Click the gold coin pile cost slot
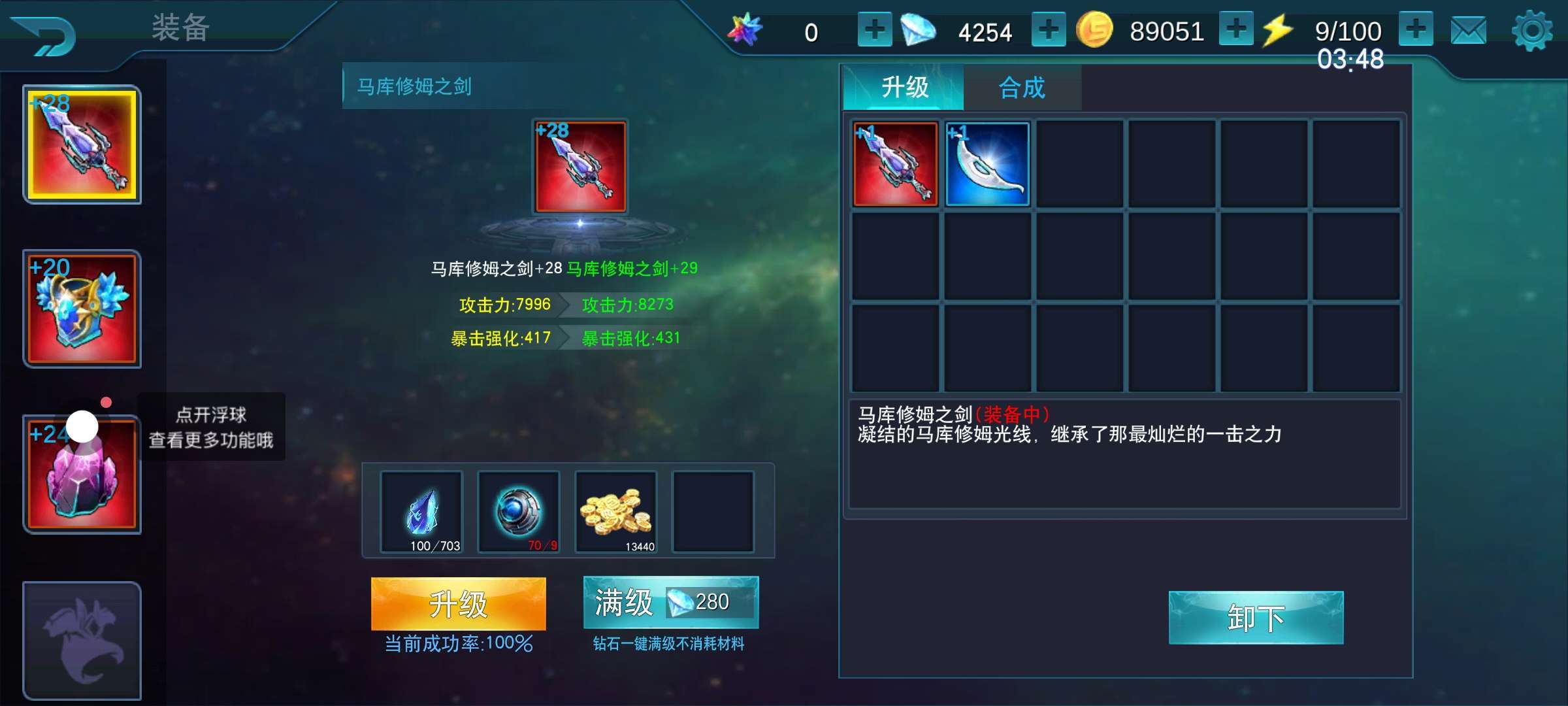This screenshot has width=1568, height=706. point(615,512)
